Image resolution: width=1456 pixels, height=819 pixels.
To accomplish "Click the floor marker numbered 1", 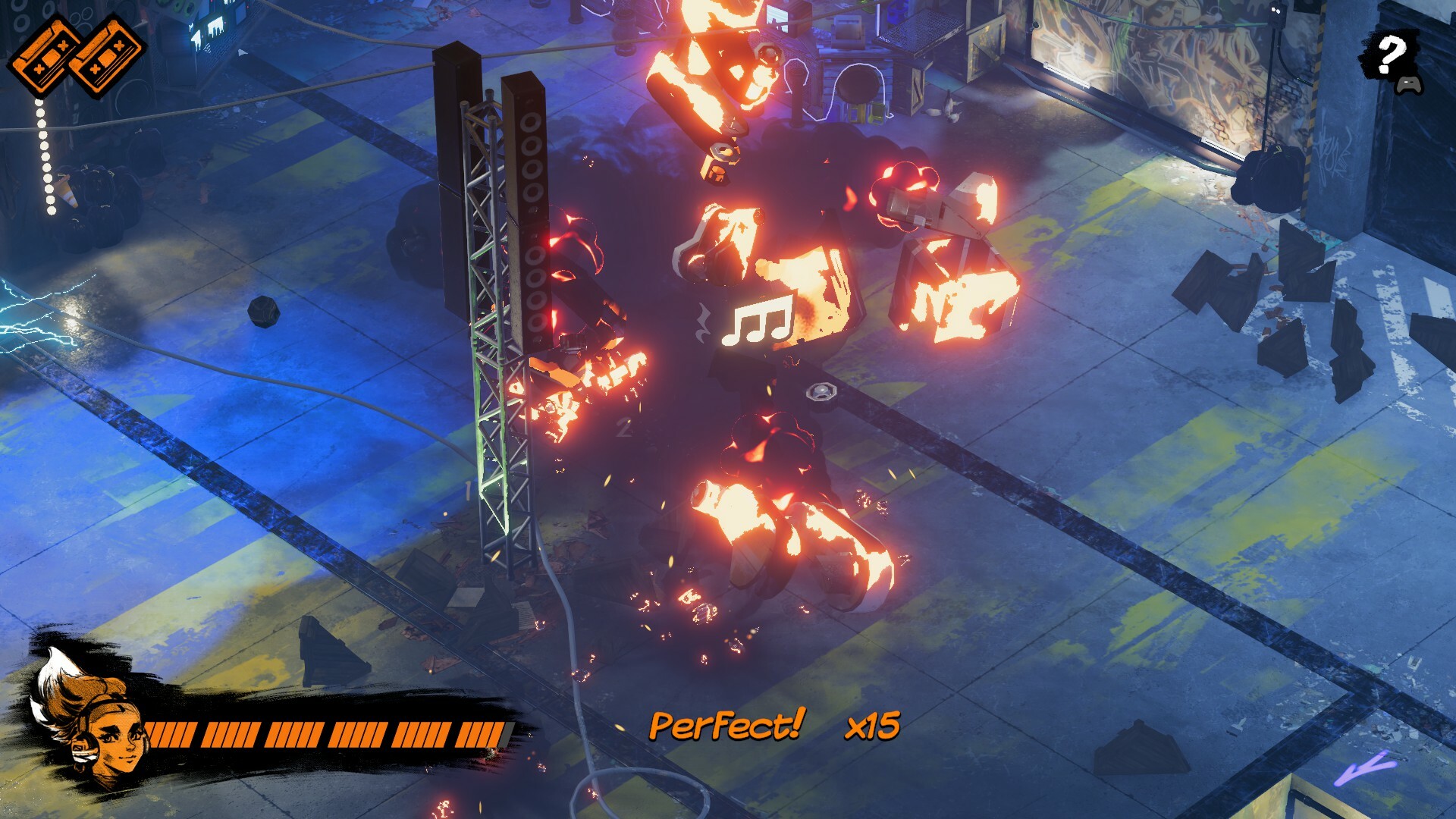I will pos(468,491).
